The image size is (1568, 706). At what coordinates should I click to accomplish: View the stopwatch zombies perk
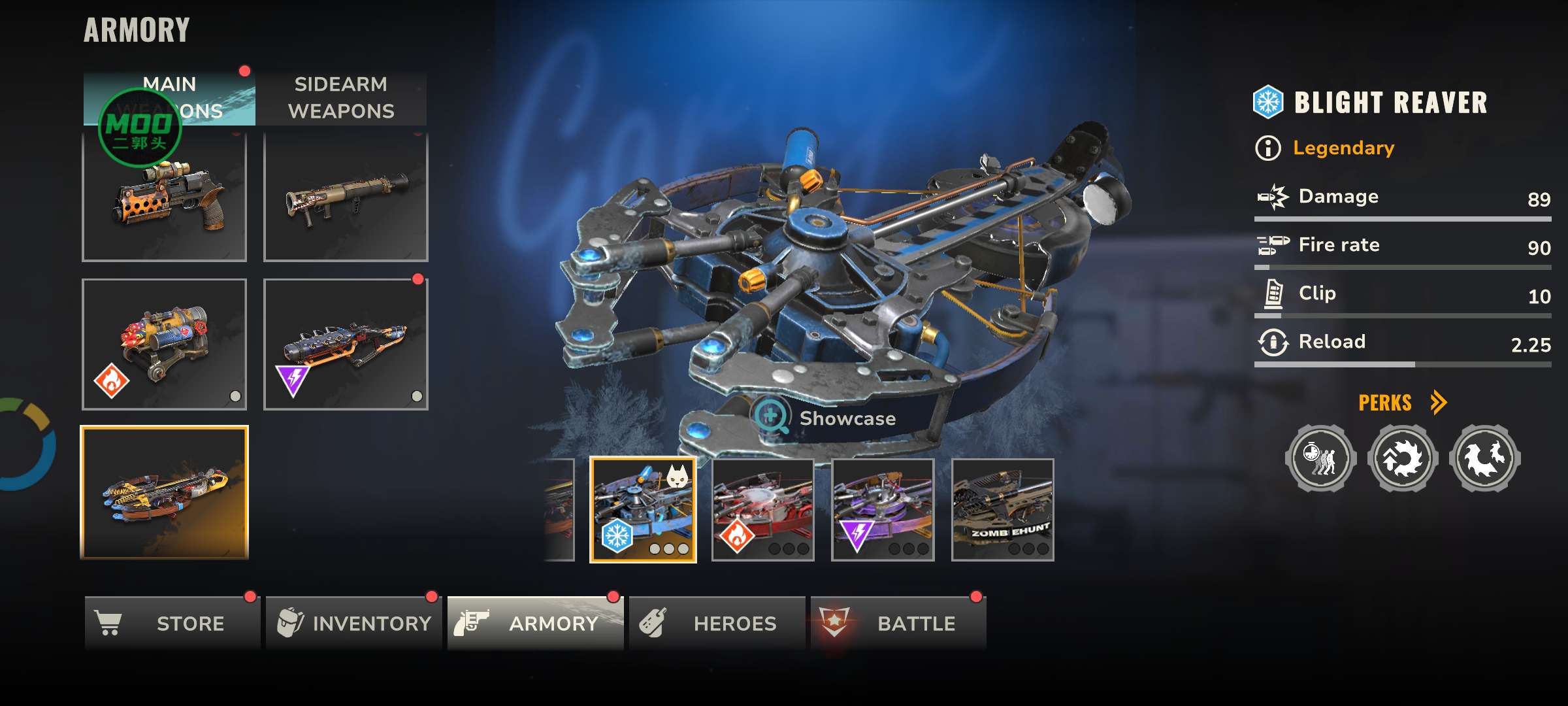(x=1320, y=458)
